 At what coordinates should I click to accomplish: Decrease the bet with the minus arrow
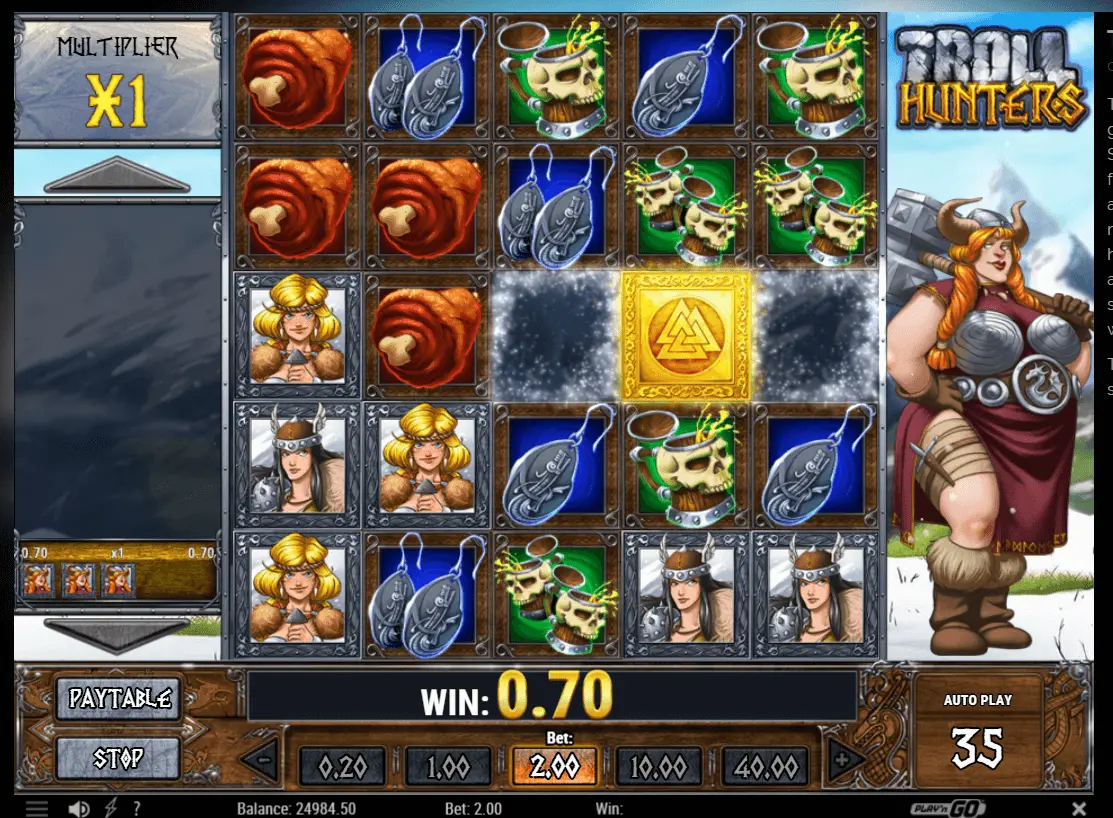(x=261, y=761)
